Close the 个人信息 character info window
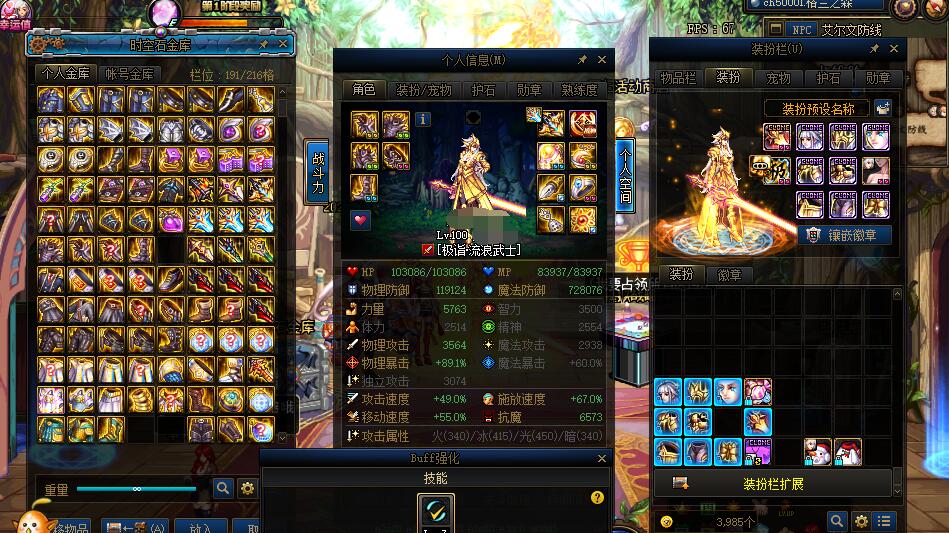 pos(602,60)
